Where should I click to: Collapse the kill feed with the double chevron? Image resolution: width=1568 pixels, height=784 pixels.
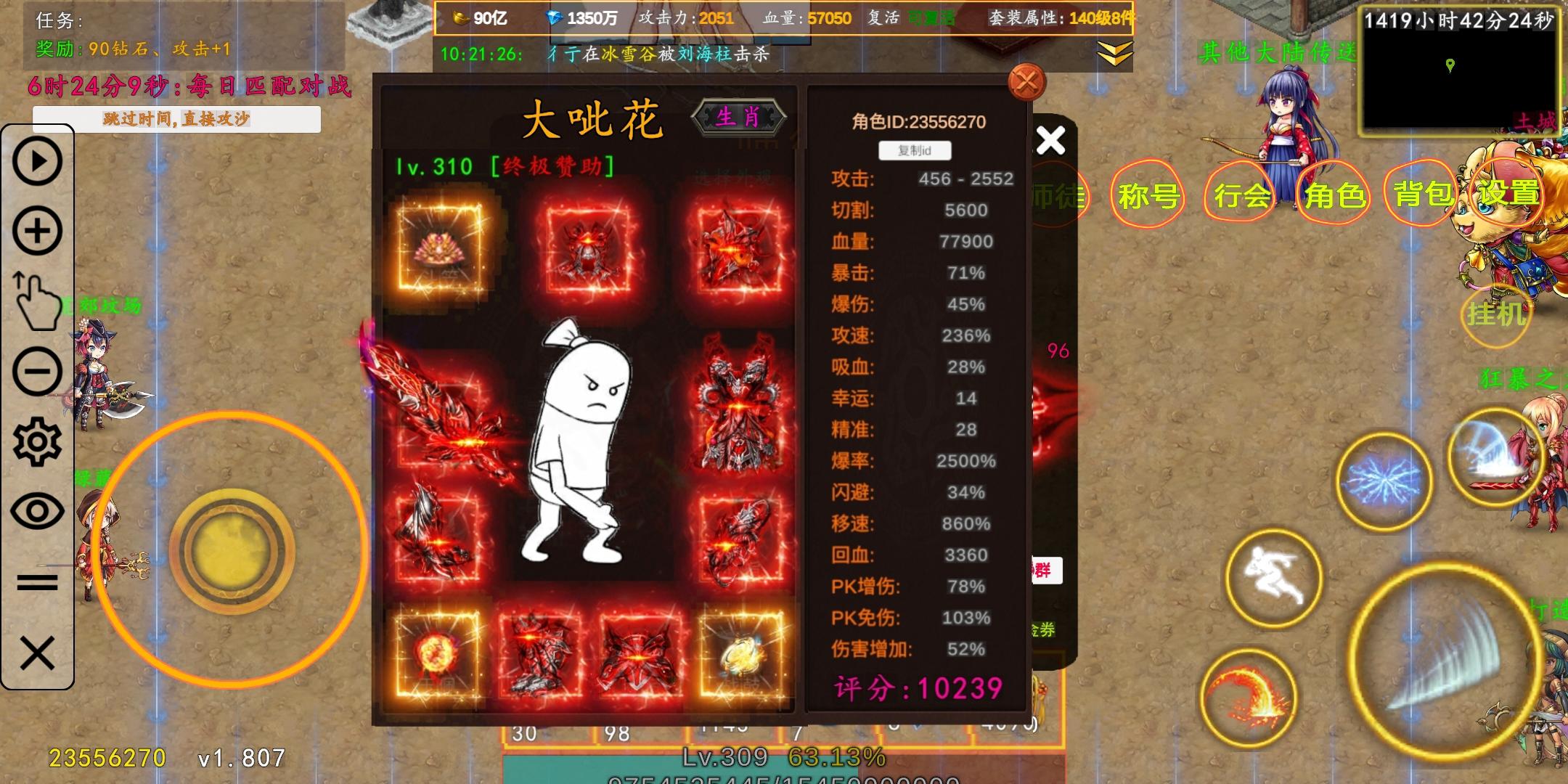point(1116,53)
